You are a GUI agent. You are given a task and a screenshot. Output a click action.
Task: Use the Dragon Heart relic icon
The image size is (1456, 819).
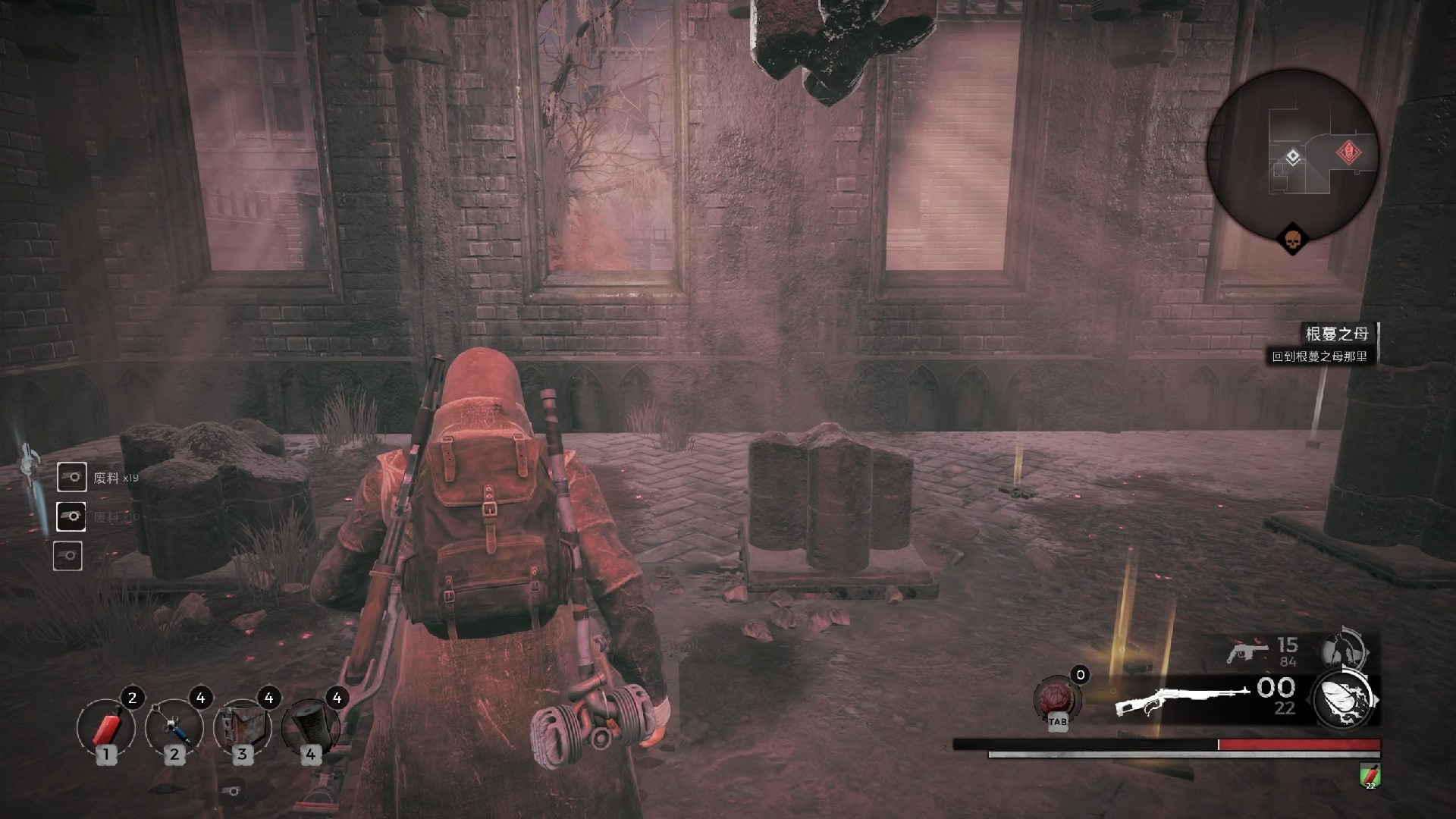(x=1057, y=698)
